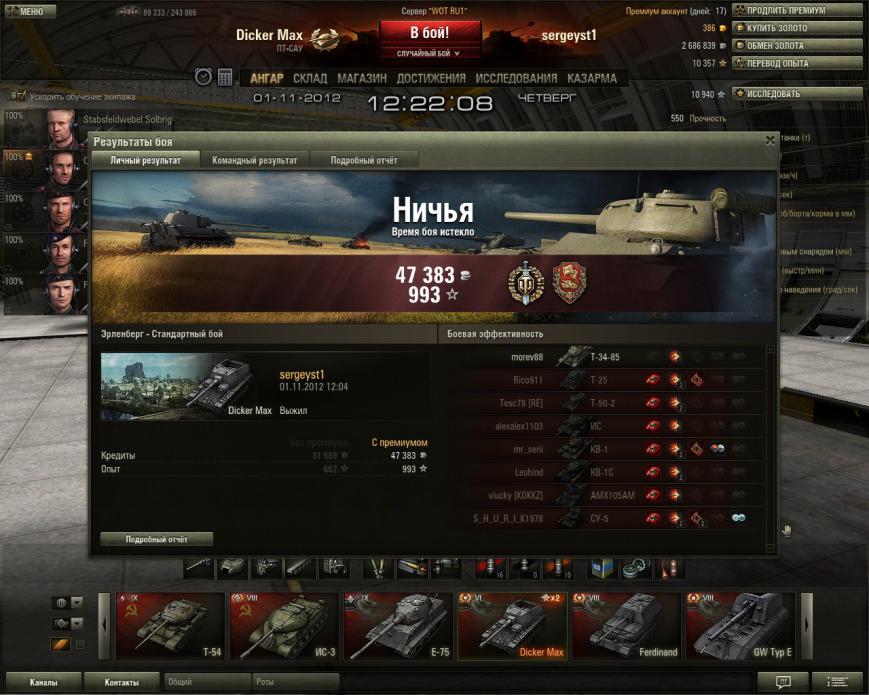Click Продлить премиум button
Image resolution: width=869 pixels, height=695 pixels.
point(797,11)
